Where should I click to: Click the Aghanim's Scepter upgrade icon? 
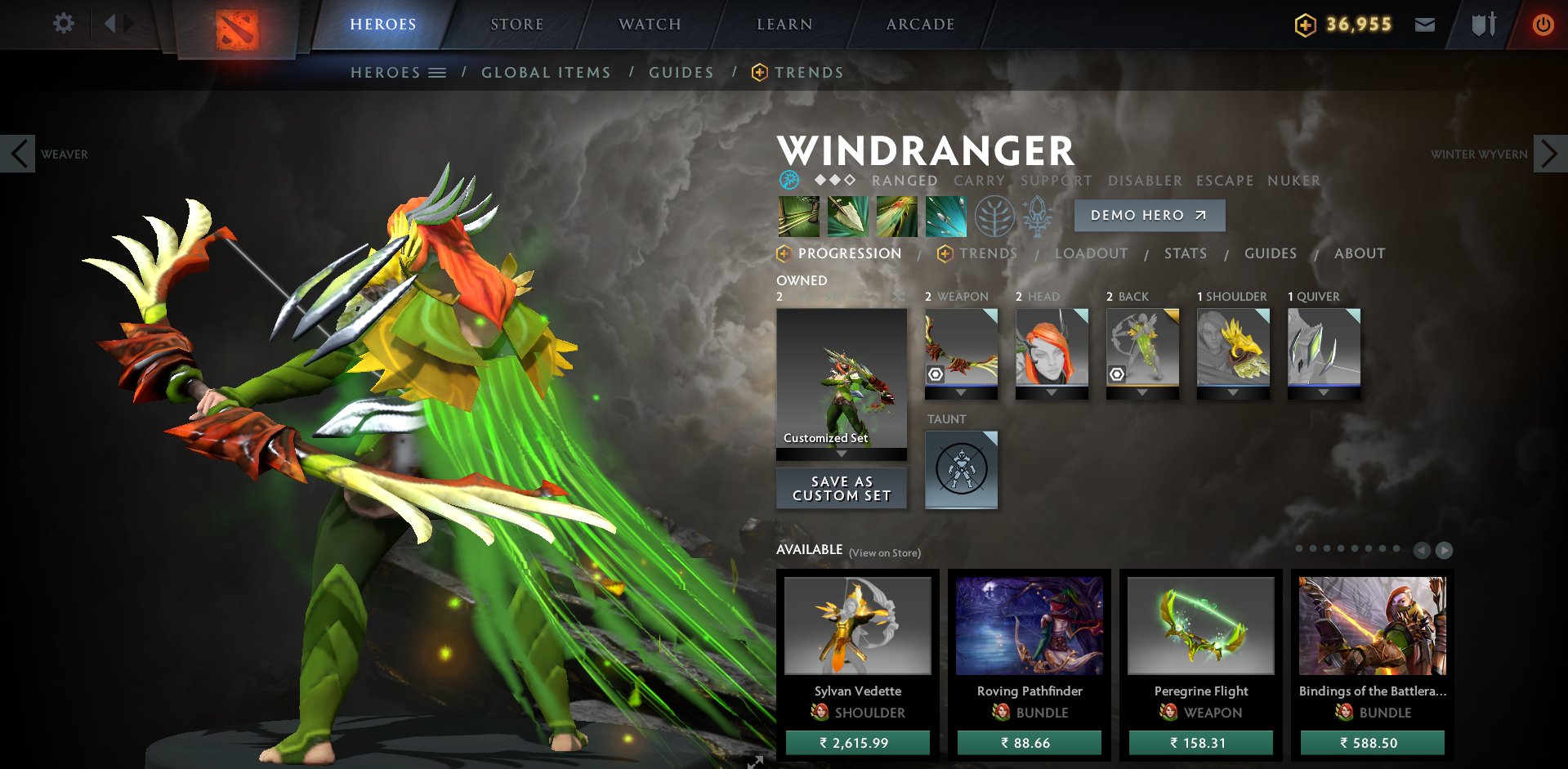(1036, 216)
